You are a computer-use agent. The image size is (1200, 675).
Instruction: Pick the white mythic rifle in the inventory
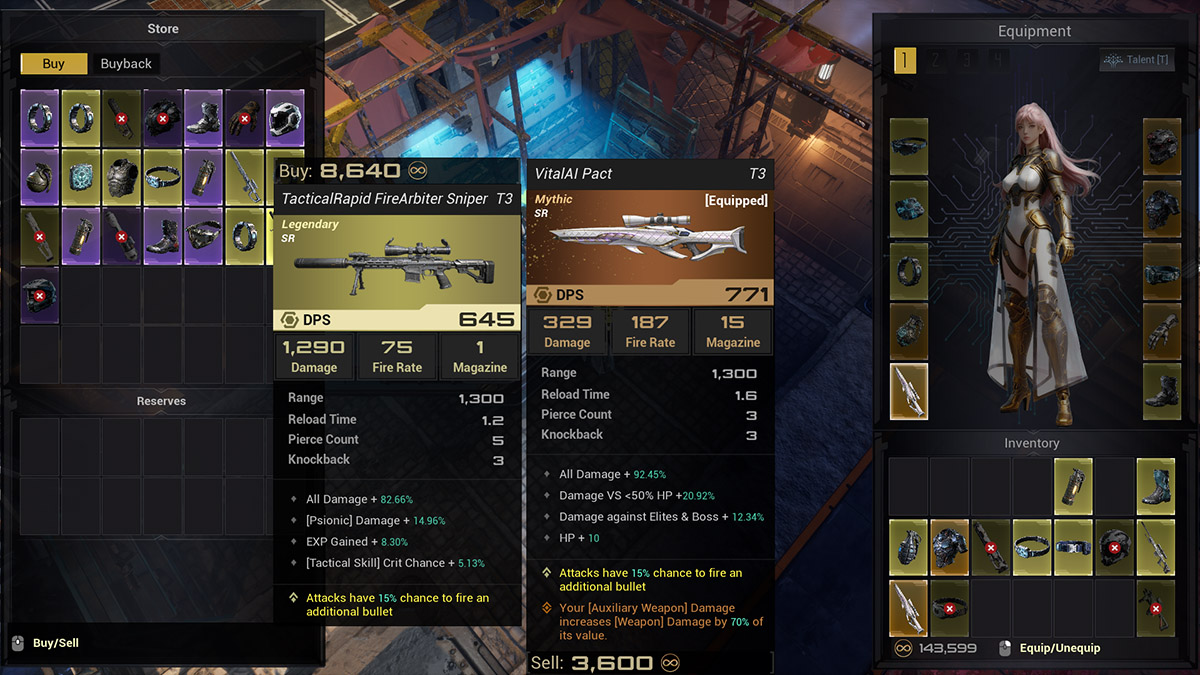[x=909, y=608]
